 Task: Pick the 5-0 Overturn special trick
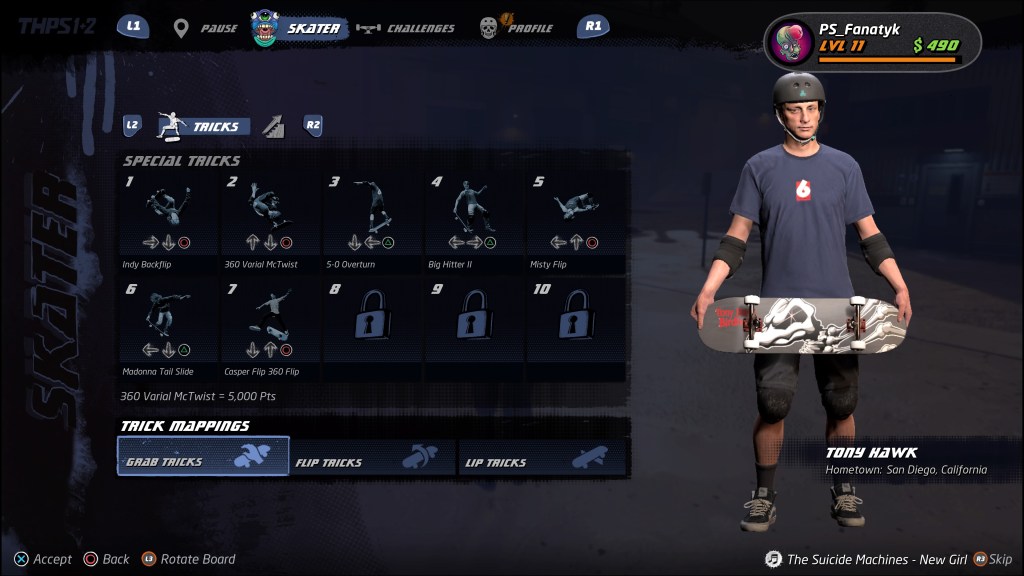pos(372,220)
